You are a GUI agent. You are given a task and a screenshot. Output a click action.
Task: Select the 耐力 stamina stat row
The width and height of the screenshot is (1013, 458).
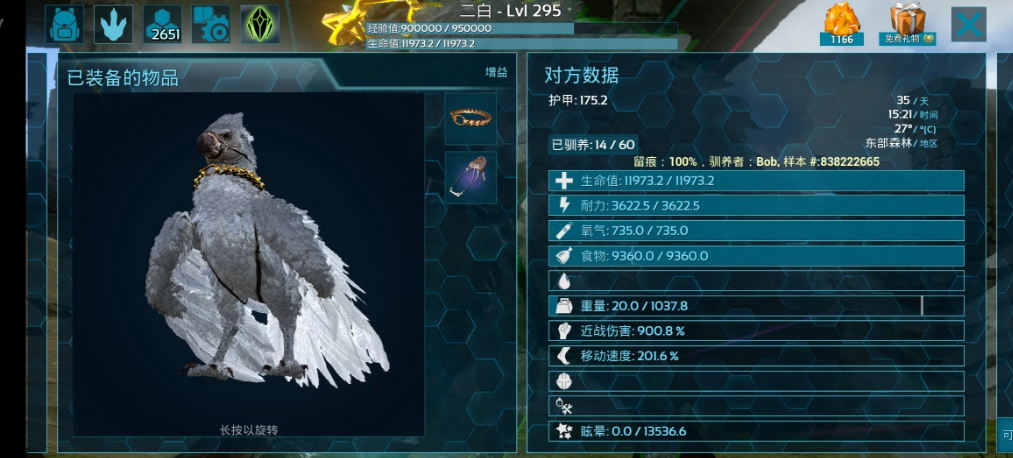(x=756, y=206)
